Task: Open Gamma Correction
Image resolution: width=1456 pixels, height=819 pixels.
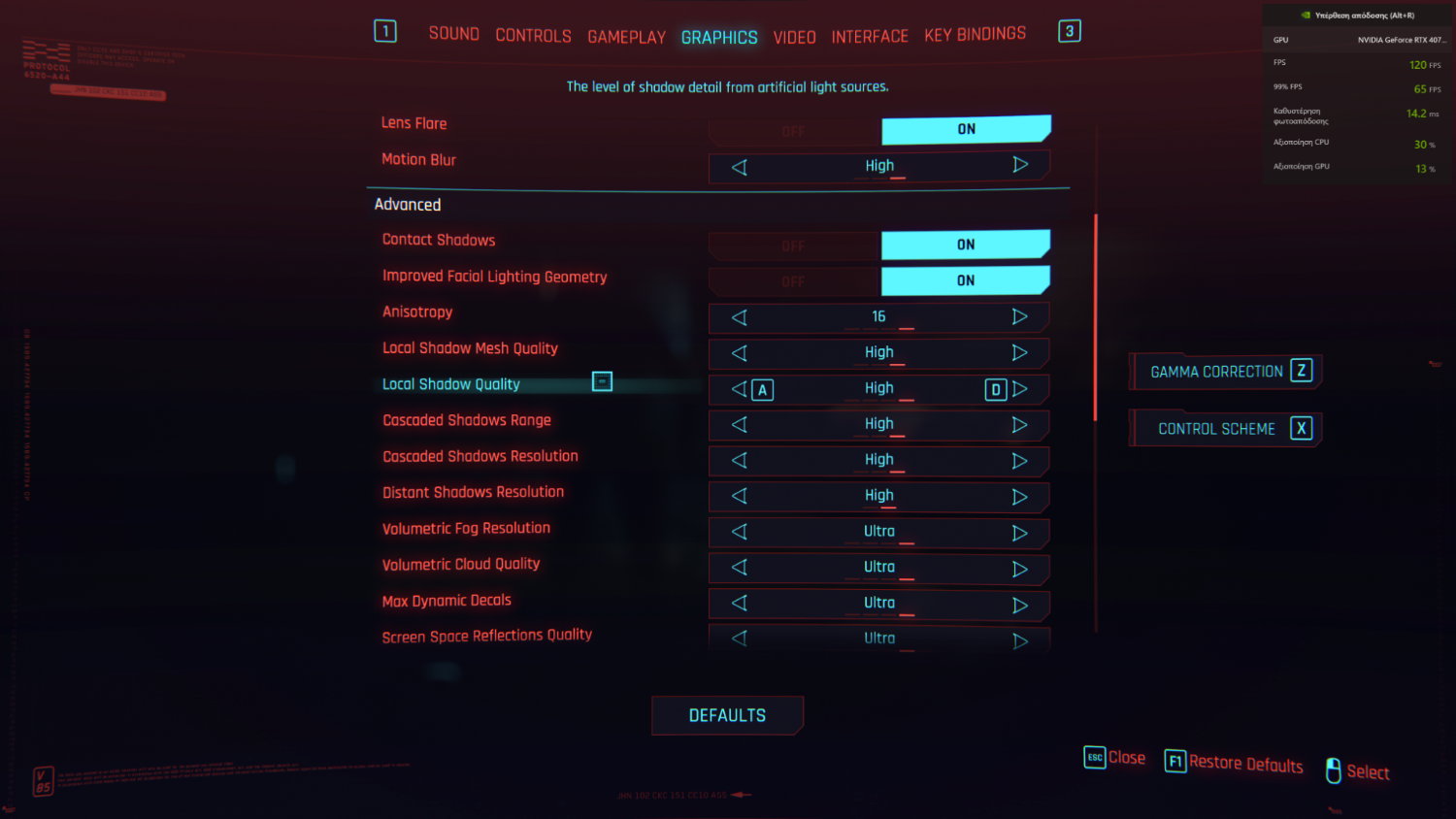Action: [x=1226, y=372]
